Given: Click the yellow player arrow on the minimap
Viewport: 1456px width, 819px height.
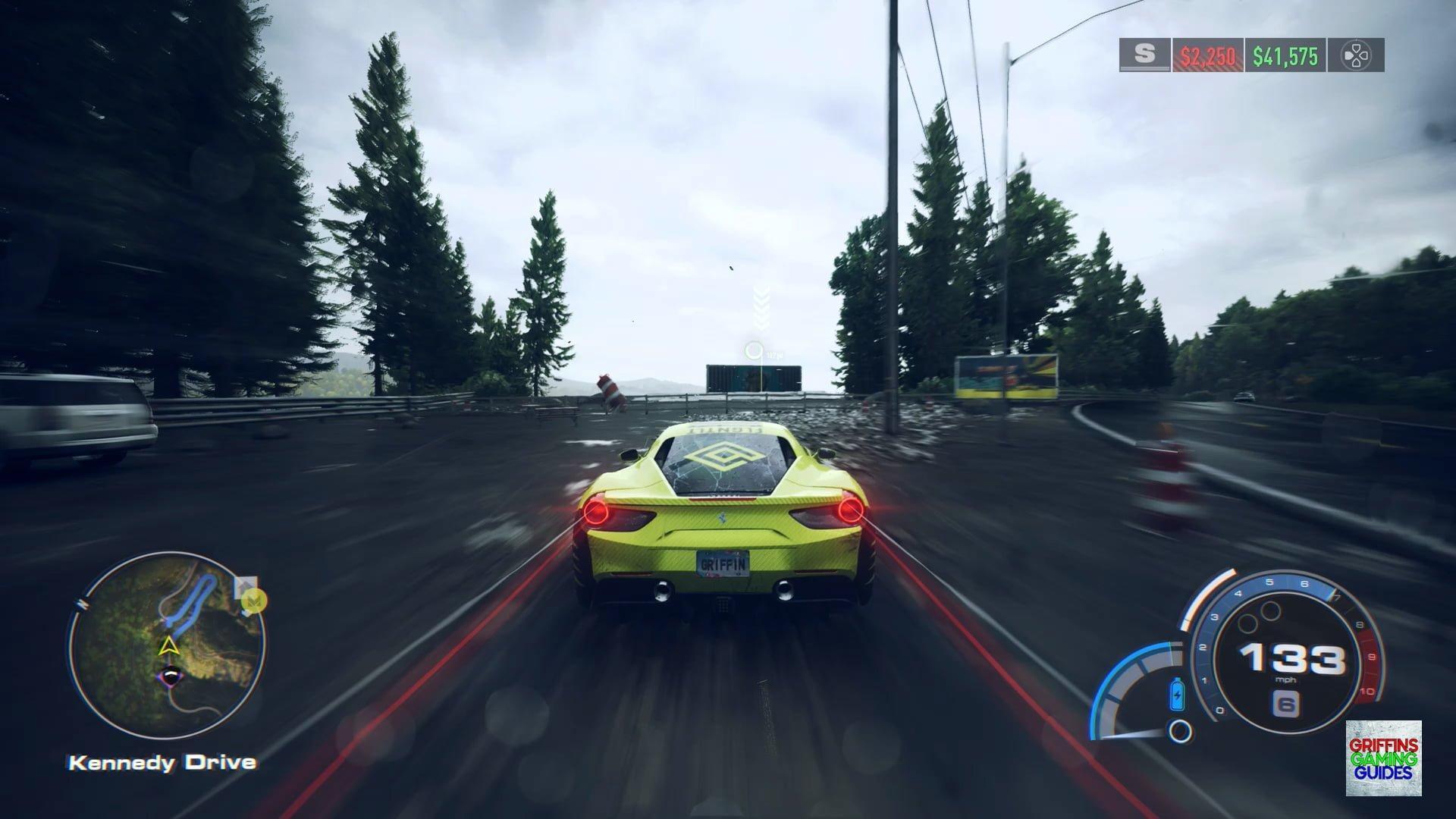Looking at the screenshot, I should 168,646.
